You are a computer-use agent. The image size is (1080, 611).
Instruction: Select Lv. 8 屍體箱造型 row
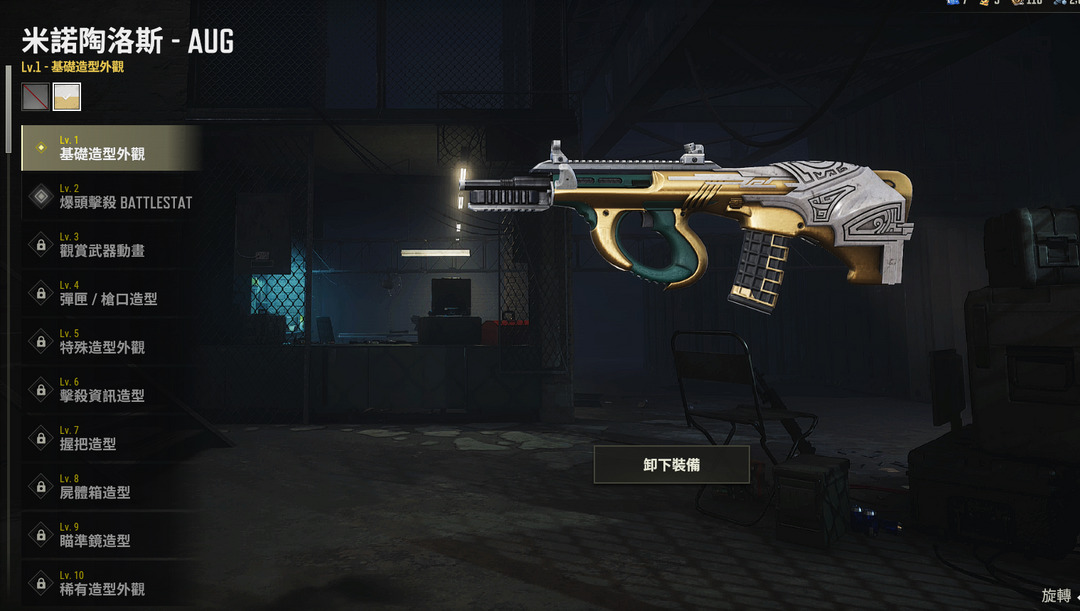pos(110,486)
